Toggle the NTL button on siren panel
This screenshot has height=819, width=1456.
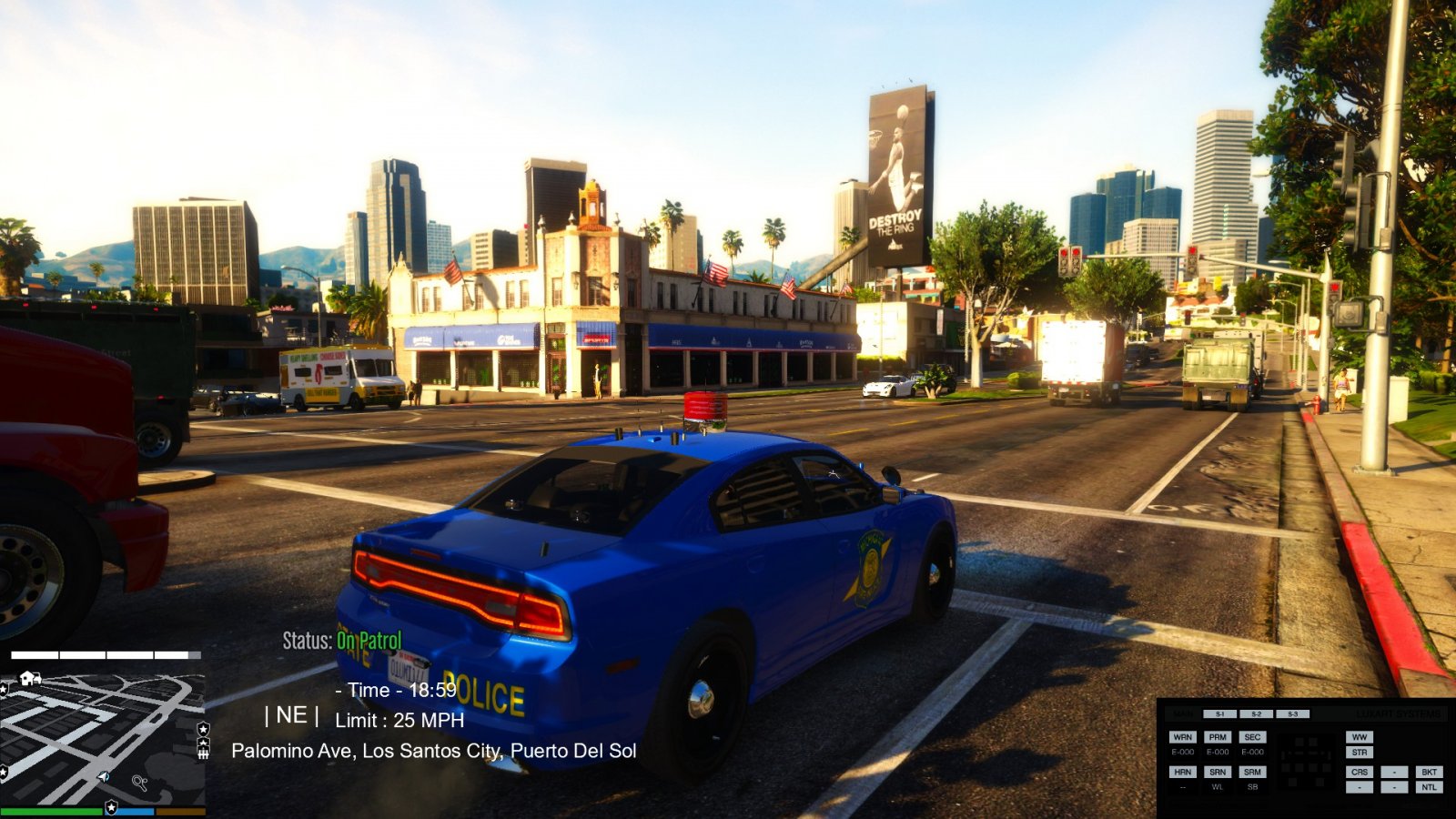click(1429, 787)
